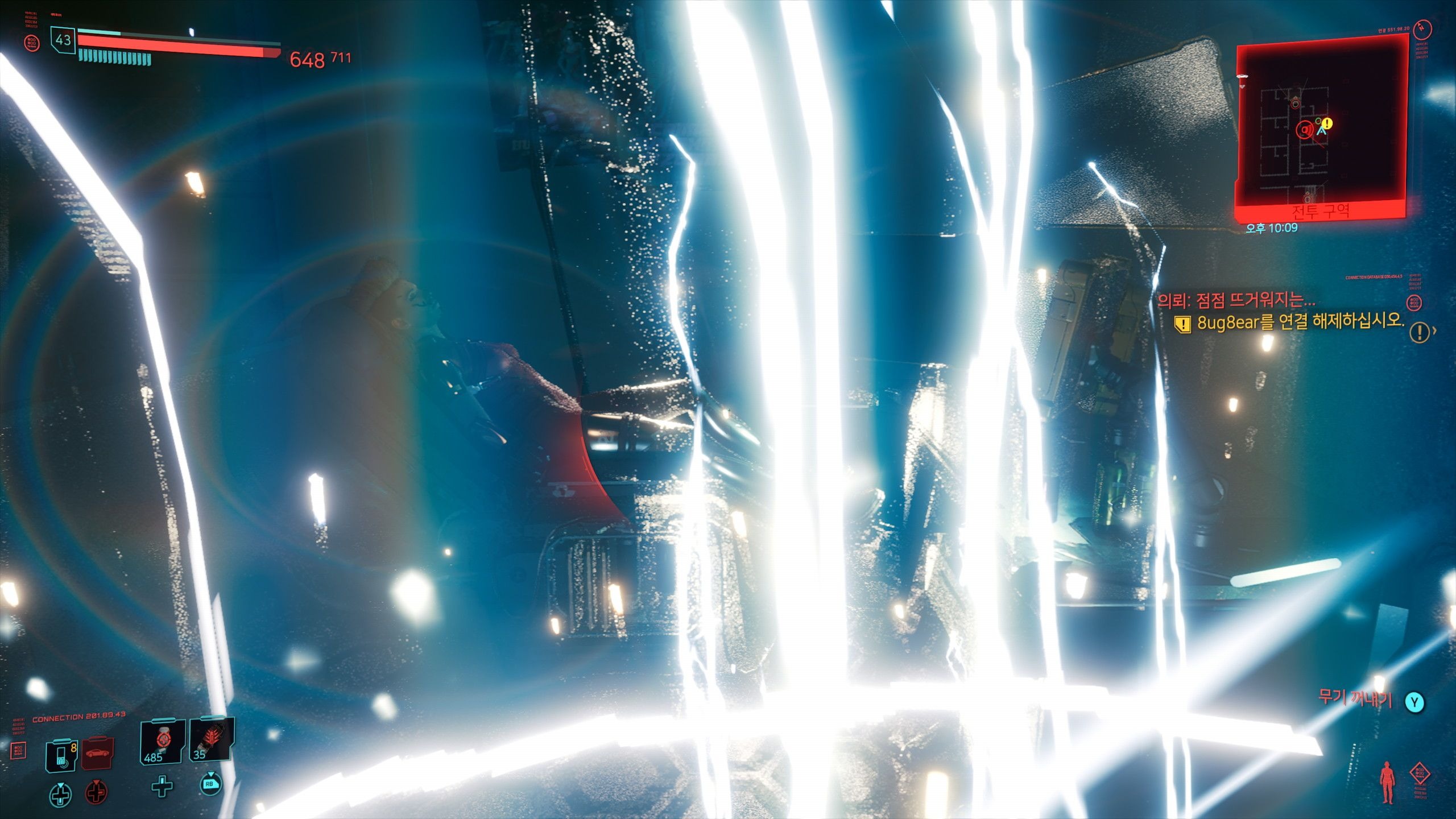Click the yellow quest marker on minimap

(x=1327, y=123)
